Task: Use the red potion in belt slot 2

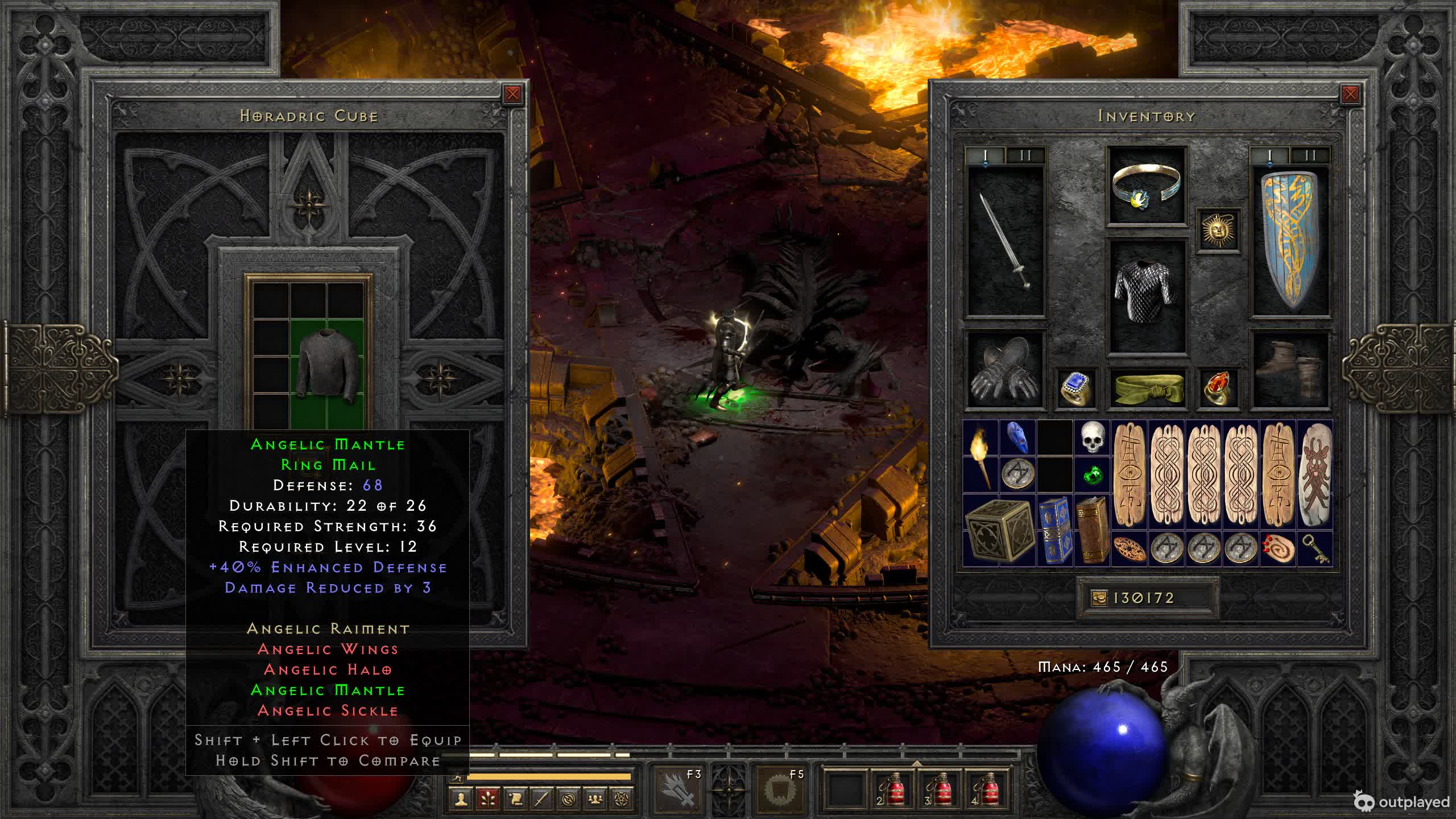Action: [891, 789]
